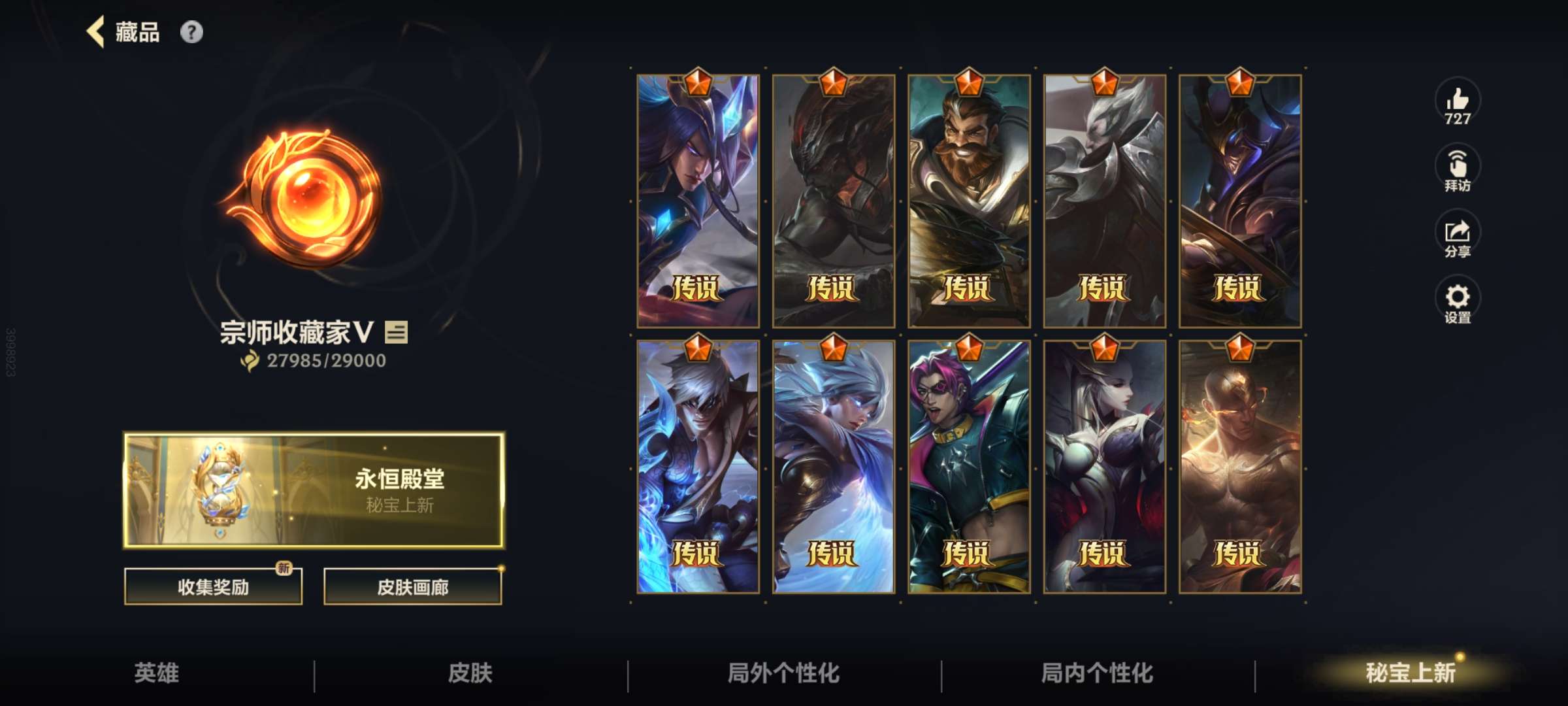This screenshot has width=1568, height=706.
Task: Open the 拜访 (visit) icon on right sidebar
Action: click(1458, 167)
